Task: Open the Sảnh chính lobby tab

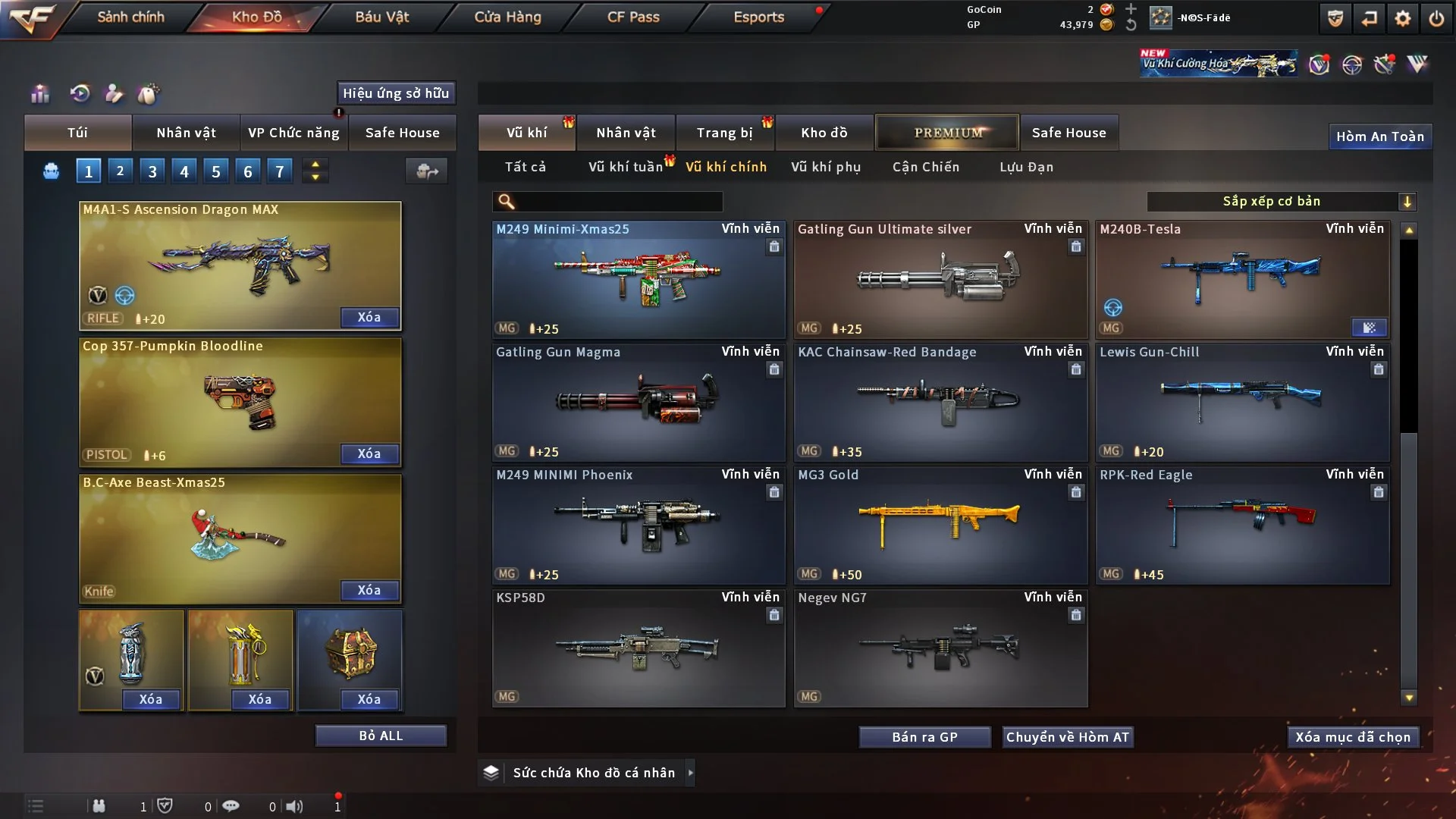Action: tap(130, 17)
